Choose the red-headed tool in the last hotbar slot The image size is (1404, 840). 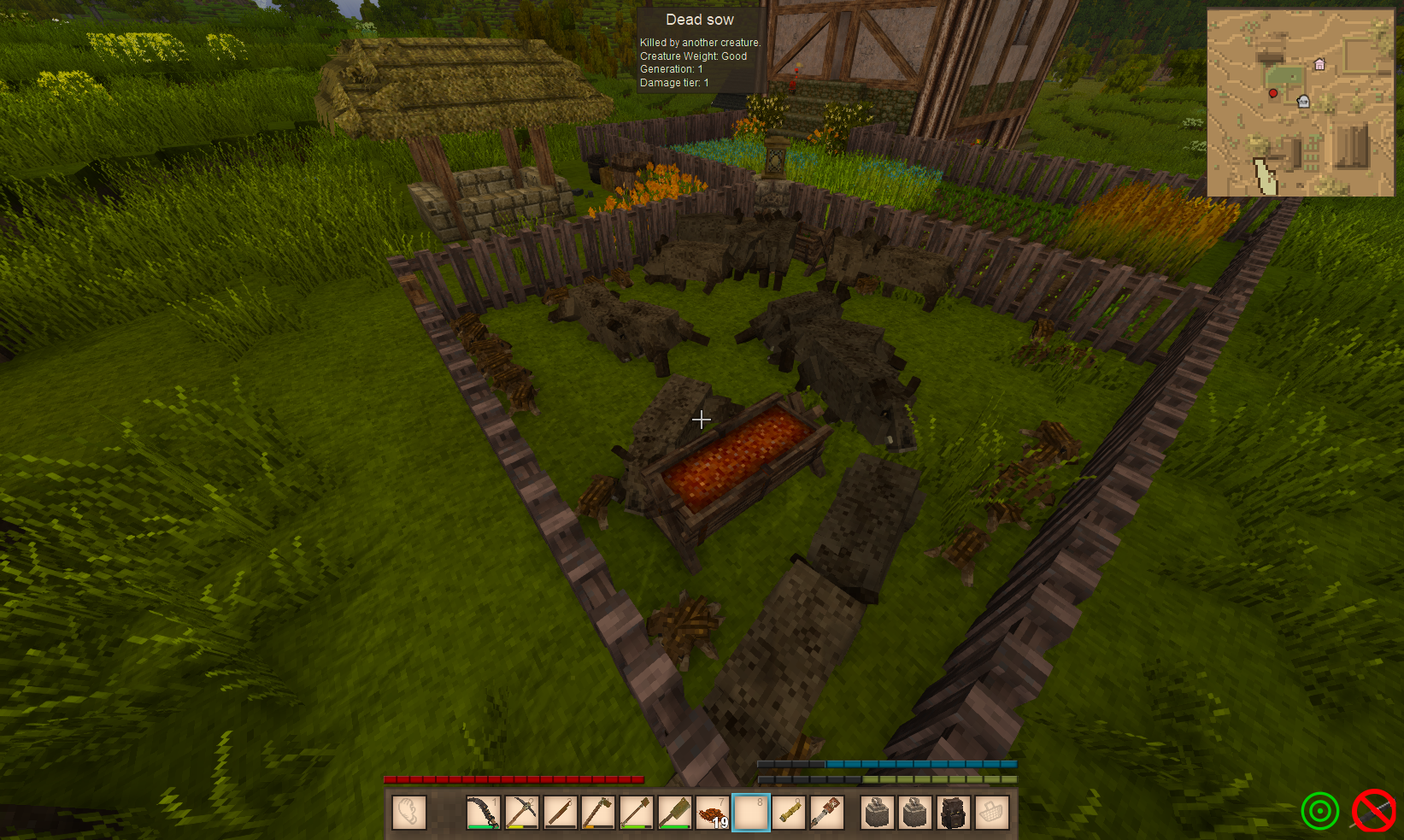(827, 813)
